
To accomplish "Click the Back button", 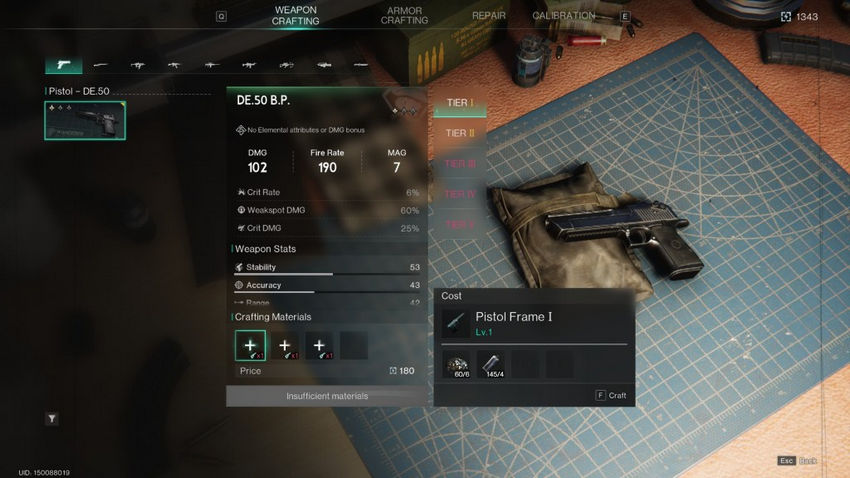I will click(x=797, y=461).
